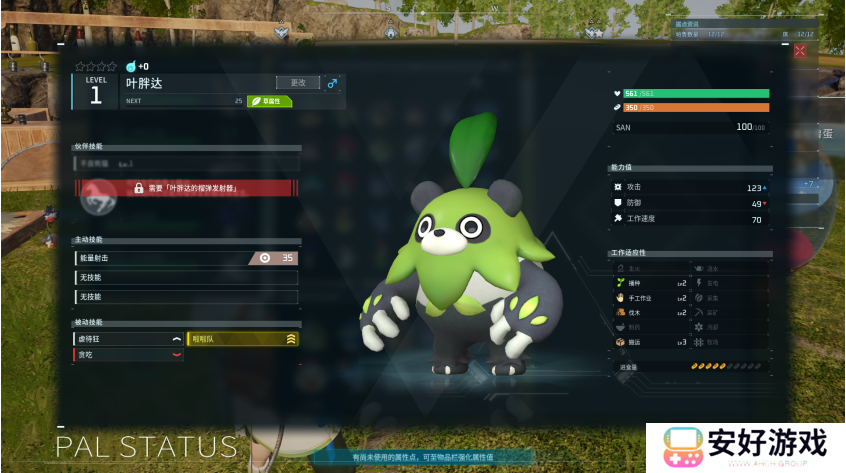
Task: Click the 草属性 grass element tag
Action: (270, 101)
